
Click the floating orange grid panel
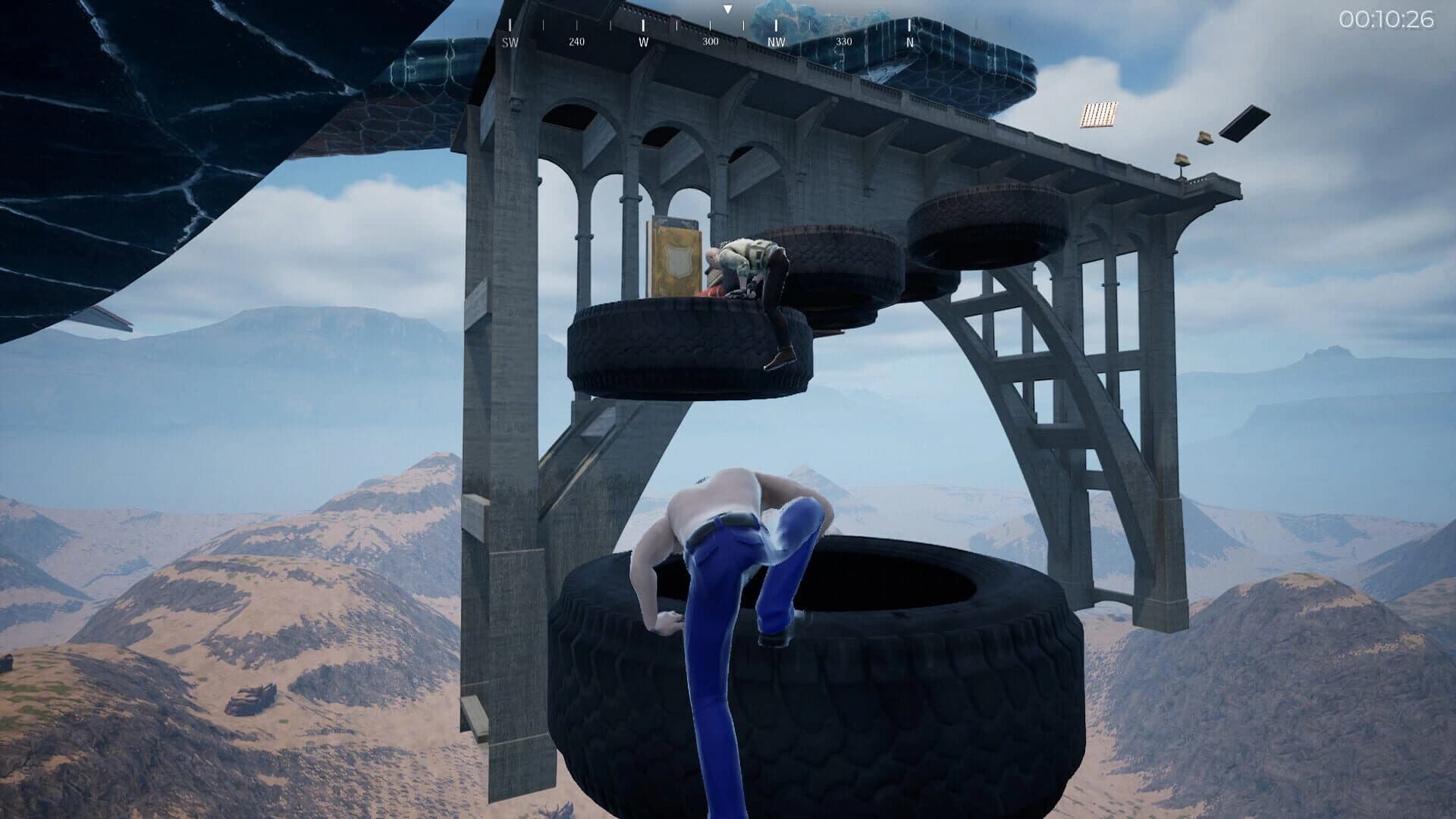pyautogui.click(x=1100, y=114)
